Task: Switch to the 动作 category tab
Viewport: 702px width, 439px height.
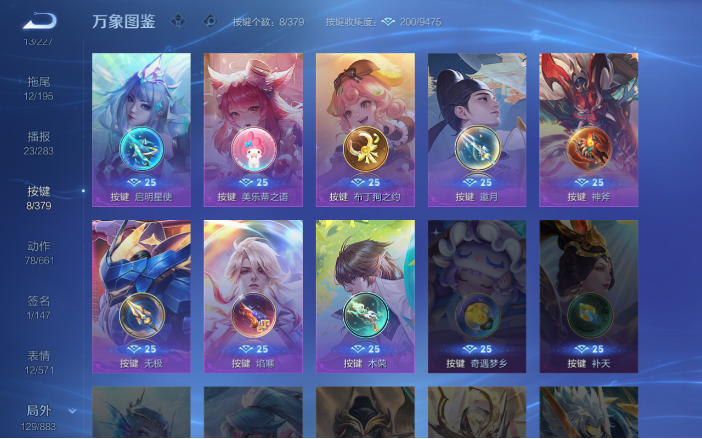Action: tap(39, 251)
